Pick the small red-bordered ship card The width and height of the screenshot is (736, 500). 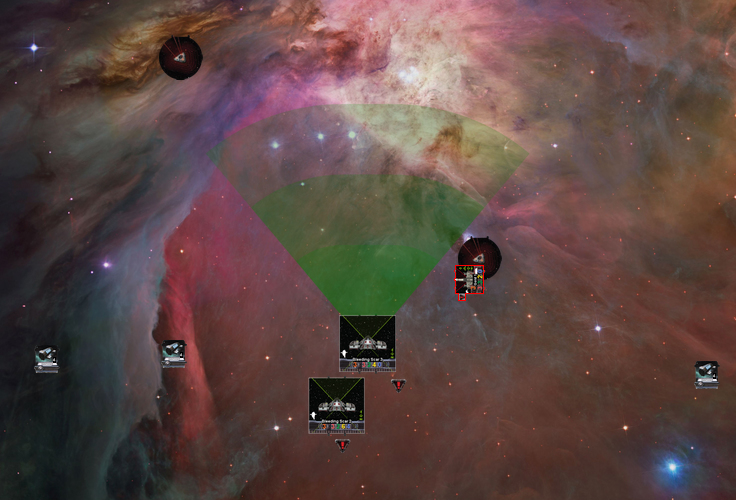coord(470,280)
